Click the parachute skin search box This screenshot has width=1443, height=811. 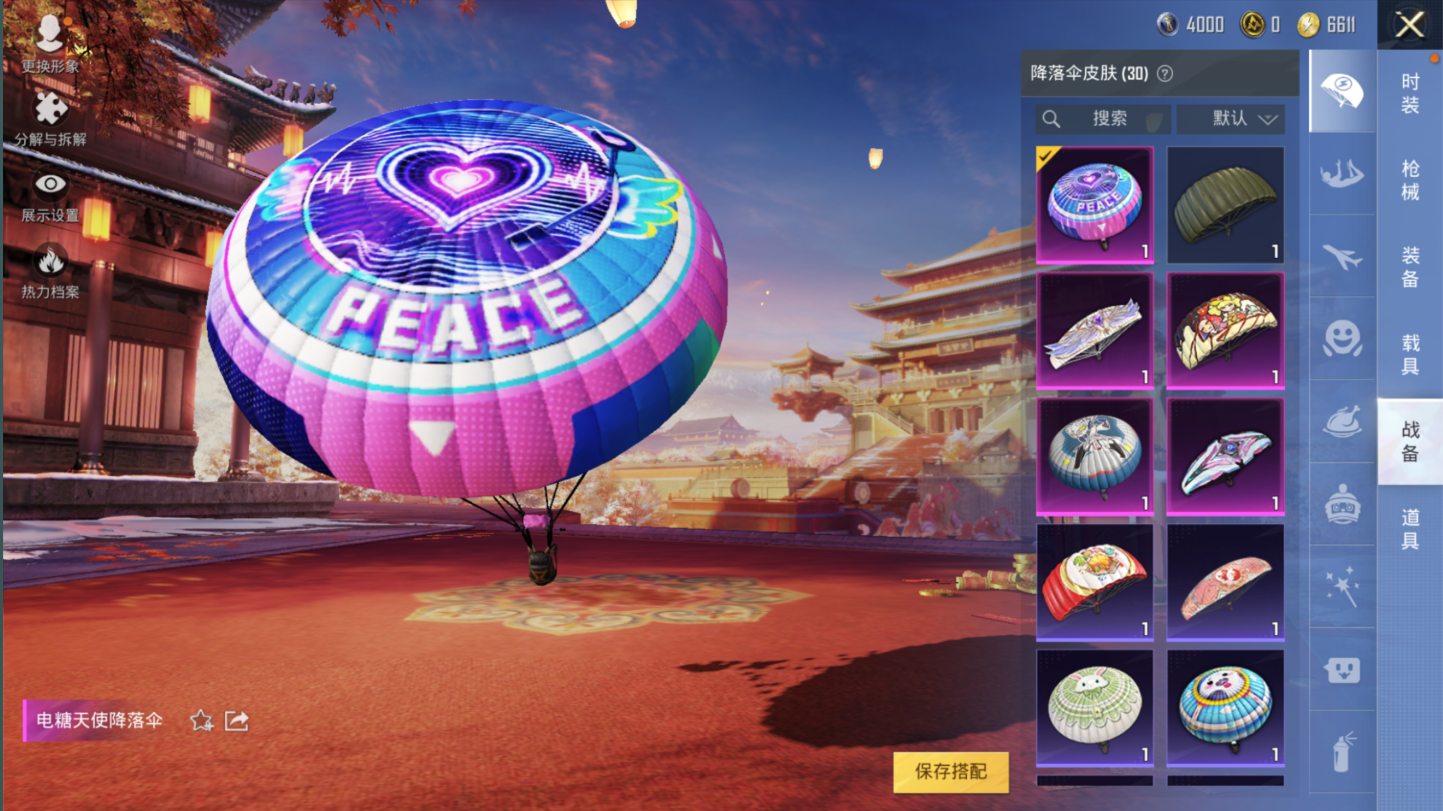click(x=1103, y=119)
